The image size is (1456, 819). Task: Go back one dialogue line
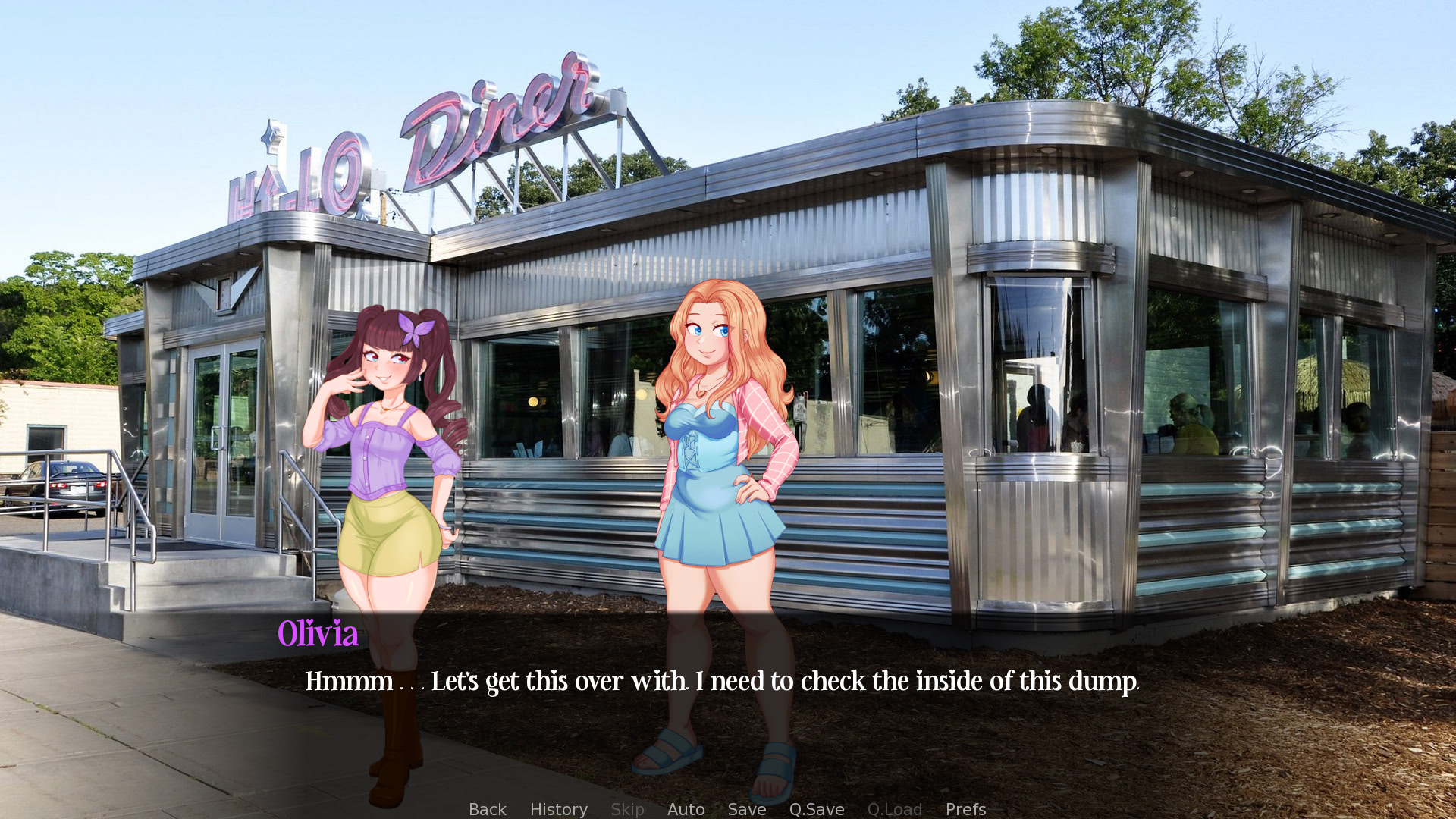[x=487, y=809]
